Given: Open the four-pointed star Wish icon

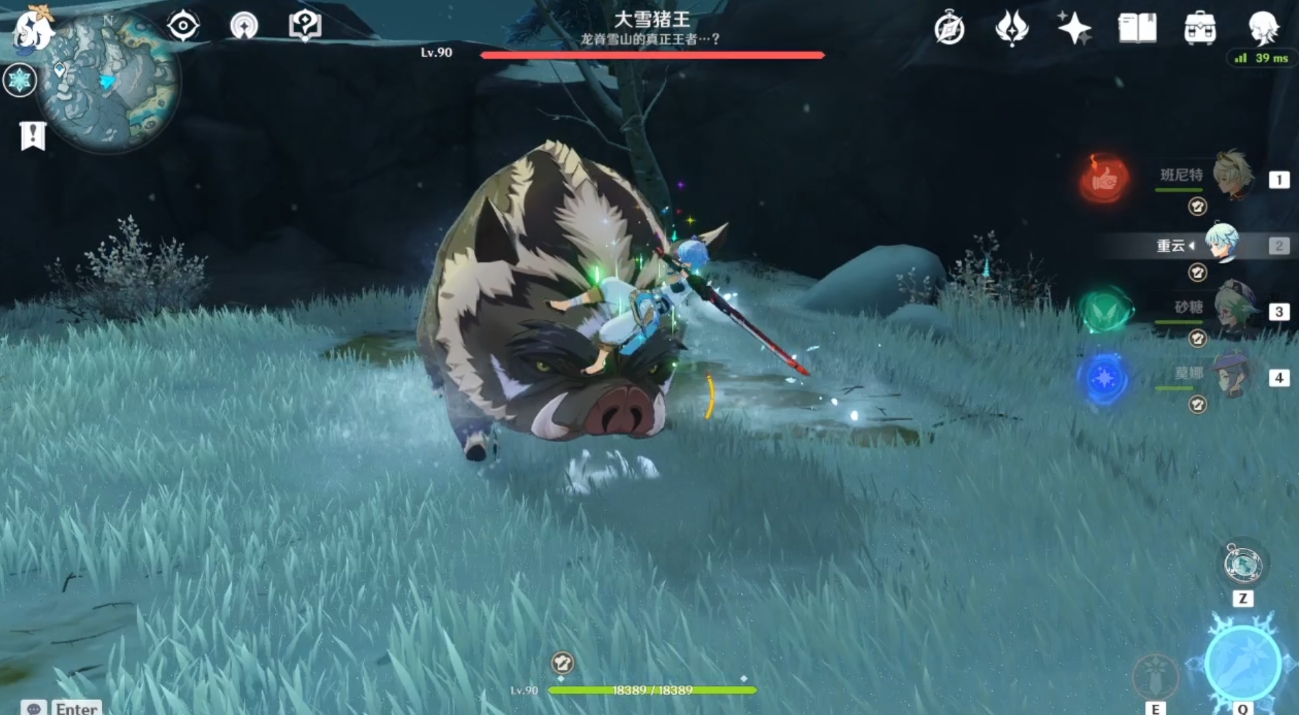Looking at the screenshot, I should (1074, 28).
